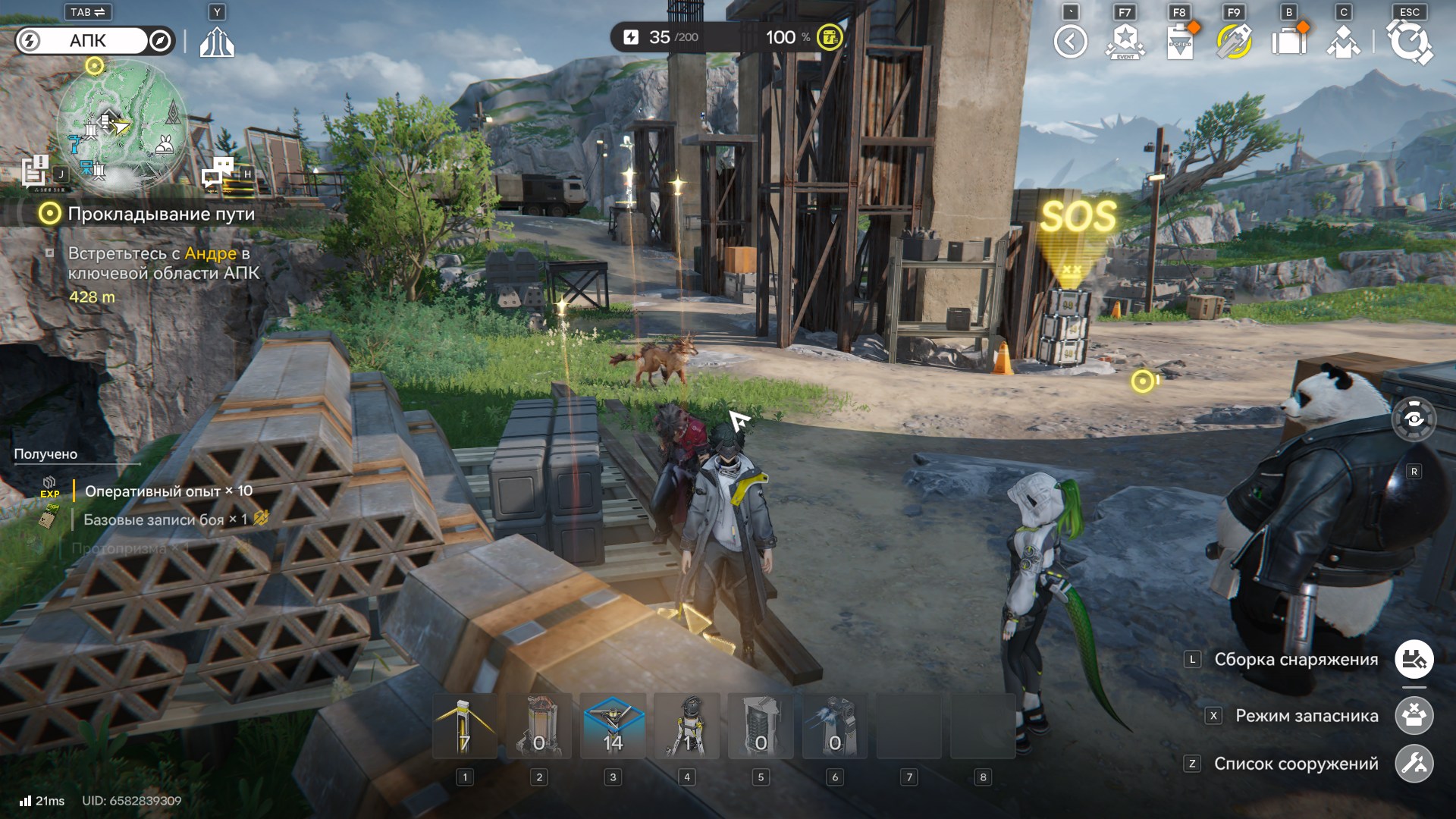Open the chat speech bubbles icon
Screen dimensions: 1456x819
(218, 172)
